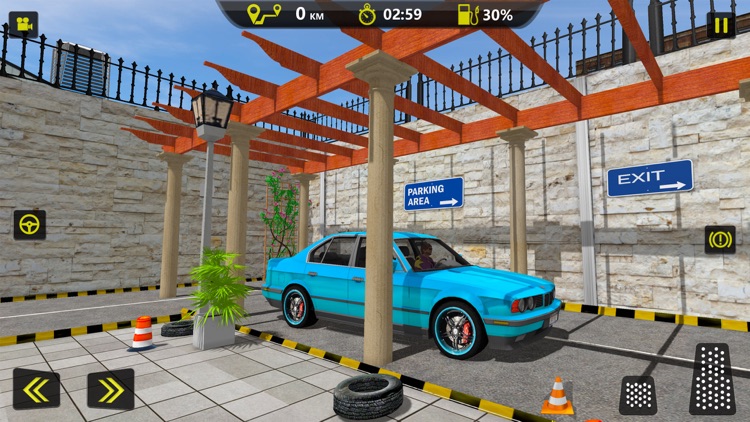Tap the steering wheel control mode button

29,224
